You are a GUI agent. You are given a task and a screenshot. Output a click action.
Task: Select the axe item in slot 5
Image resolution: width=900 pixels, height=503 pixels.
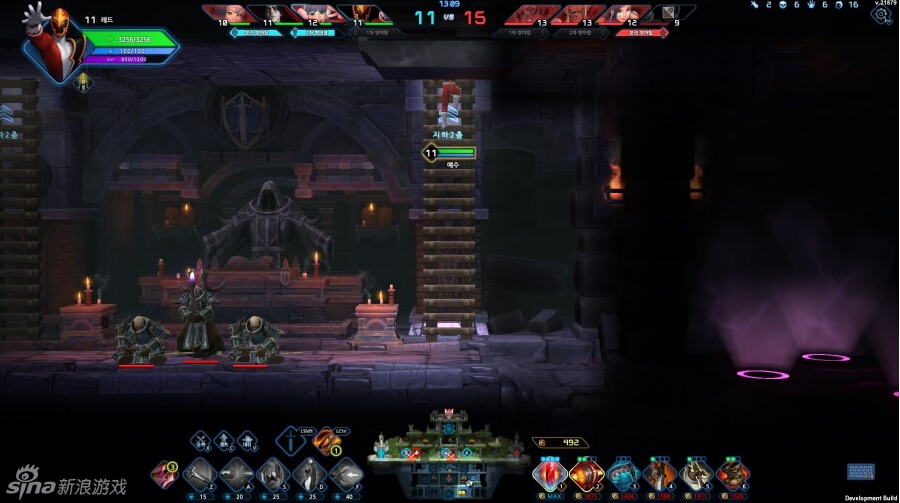(x=694, y=473)
